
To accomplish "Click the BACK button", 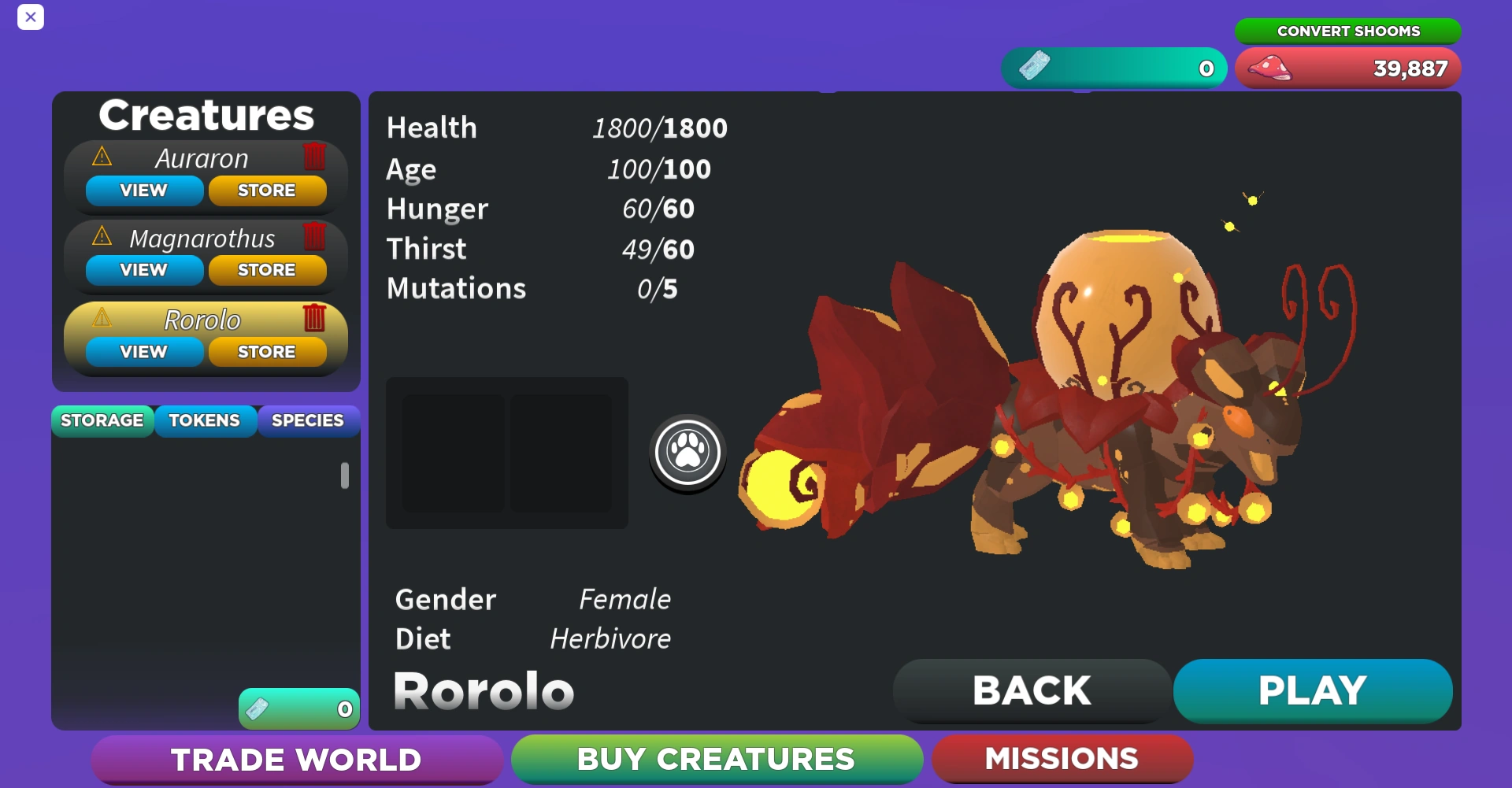I will pyautogui.click(x=1032, y=690).
